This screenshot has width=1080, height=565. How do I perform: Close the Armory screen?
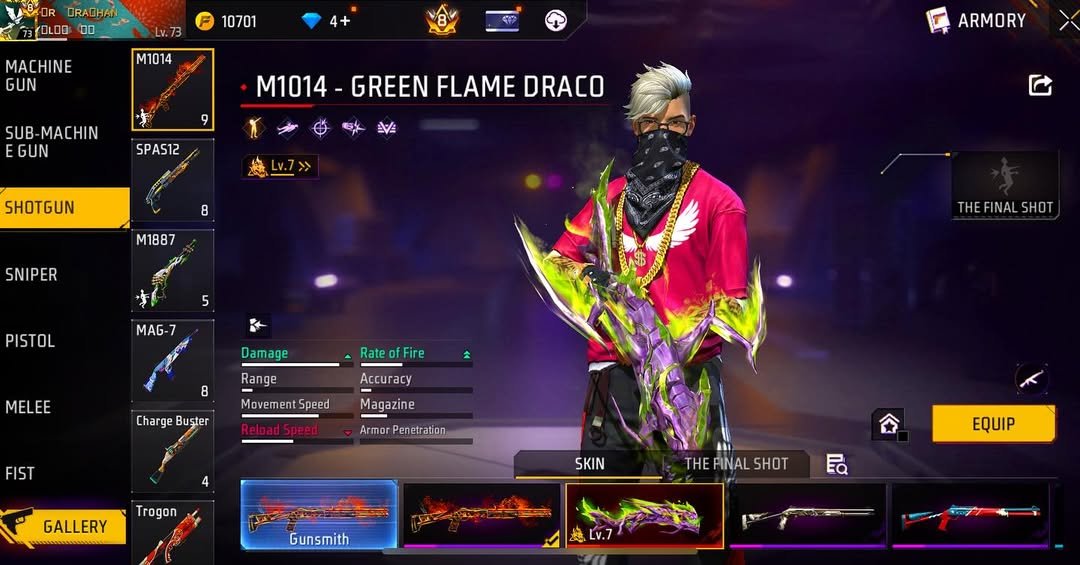tap(1068, 20)
